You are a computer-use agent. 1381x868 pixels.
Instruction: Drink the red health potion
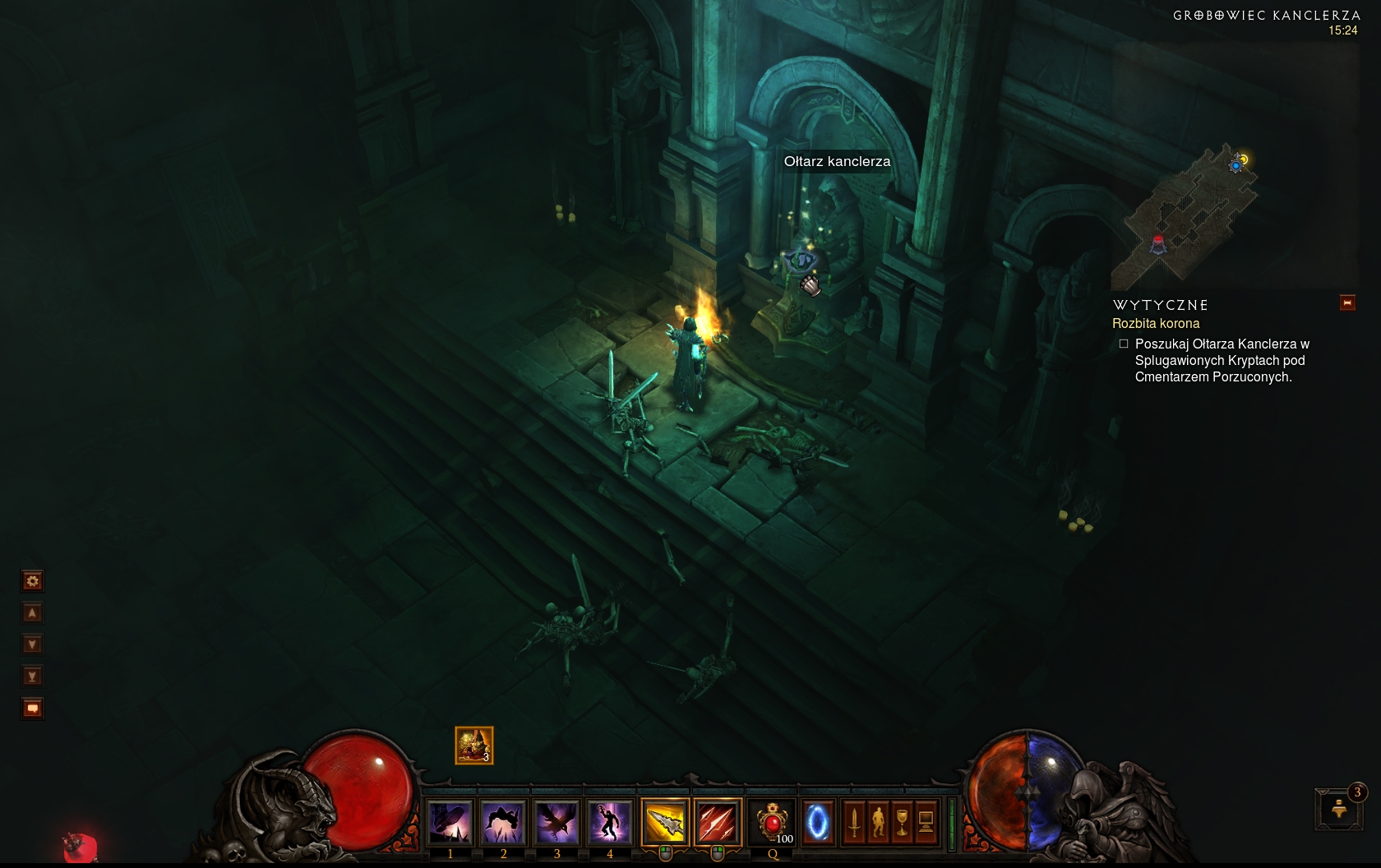(772, 821)
